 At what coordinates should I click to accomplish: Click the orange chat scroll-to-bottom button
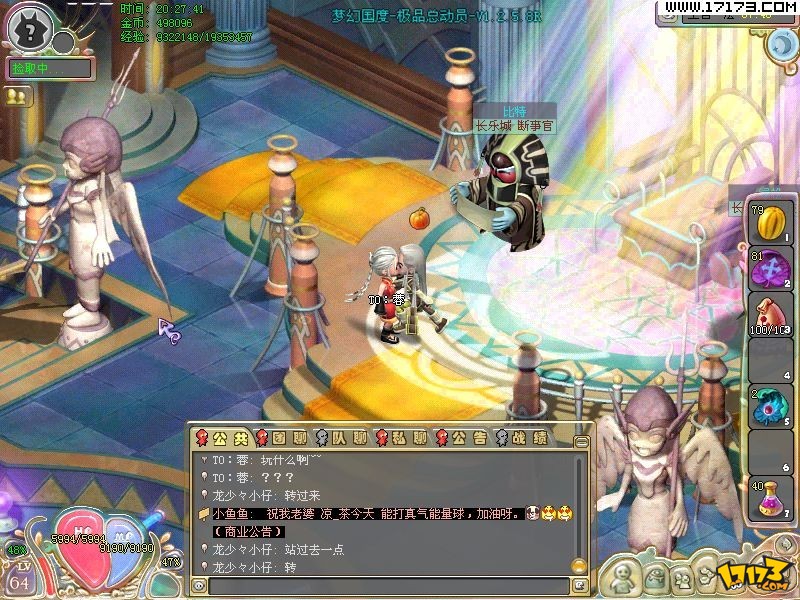click(580, 565)
